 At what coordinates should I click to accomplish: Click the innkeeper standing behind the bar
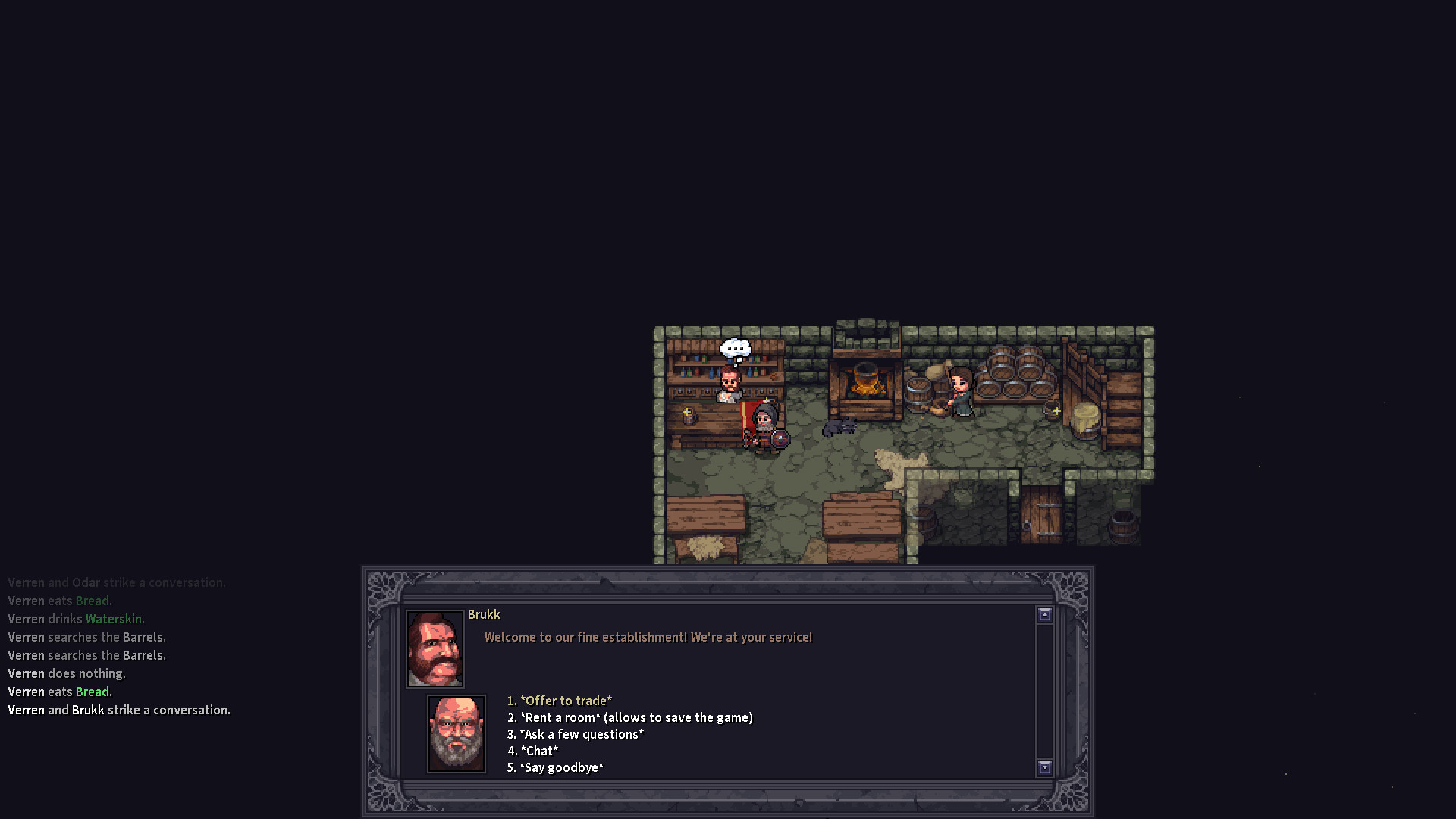[x=730, y=383]
